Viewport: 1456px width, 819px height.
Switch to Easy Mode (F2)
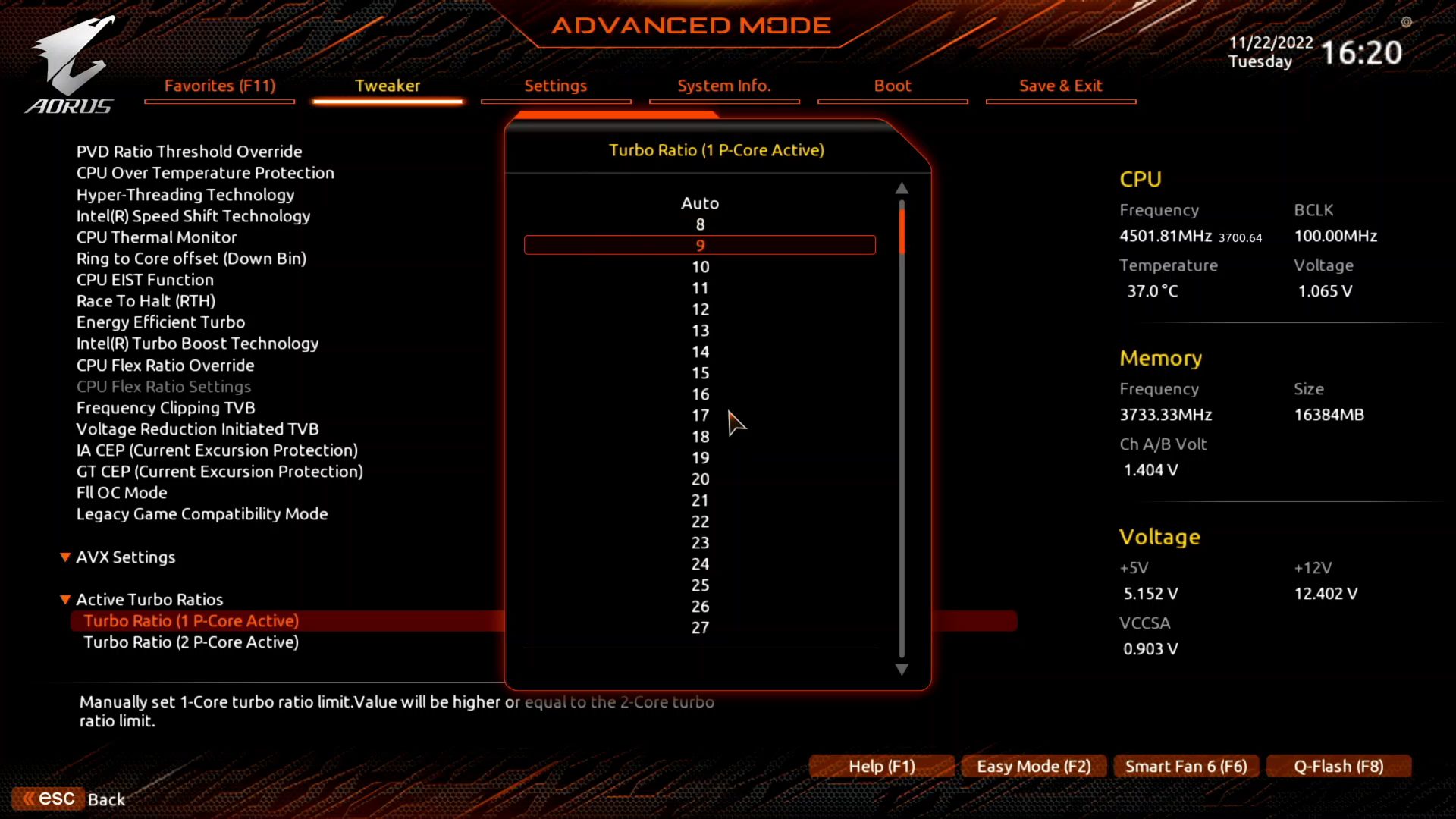[x=1034, y=766]
